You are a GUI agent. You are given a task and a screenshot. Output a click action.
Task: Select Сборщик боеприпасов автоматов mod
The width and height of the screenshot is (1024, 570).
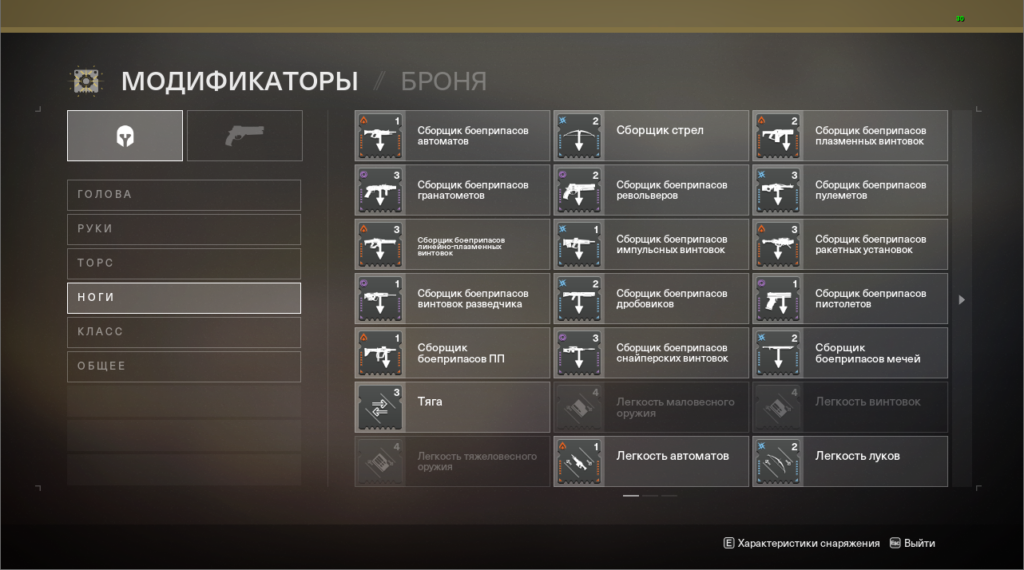pos(452,136)
